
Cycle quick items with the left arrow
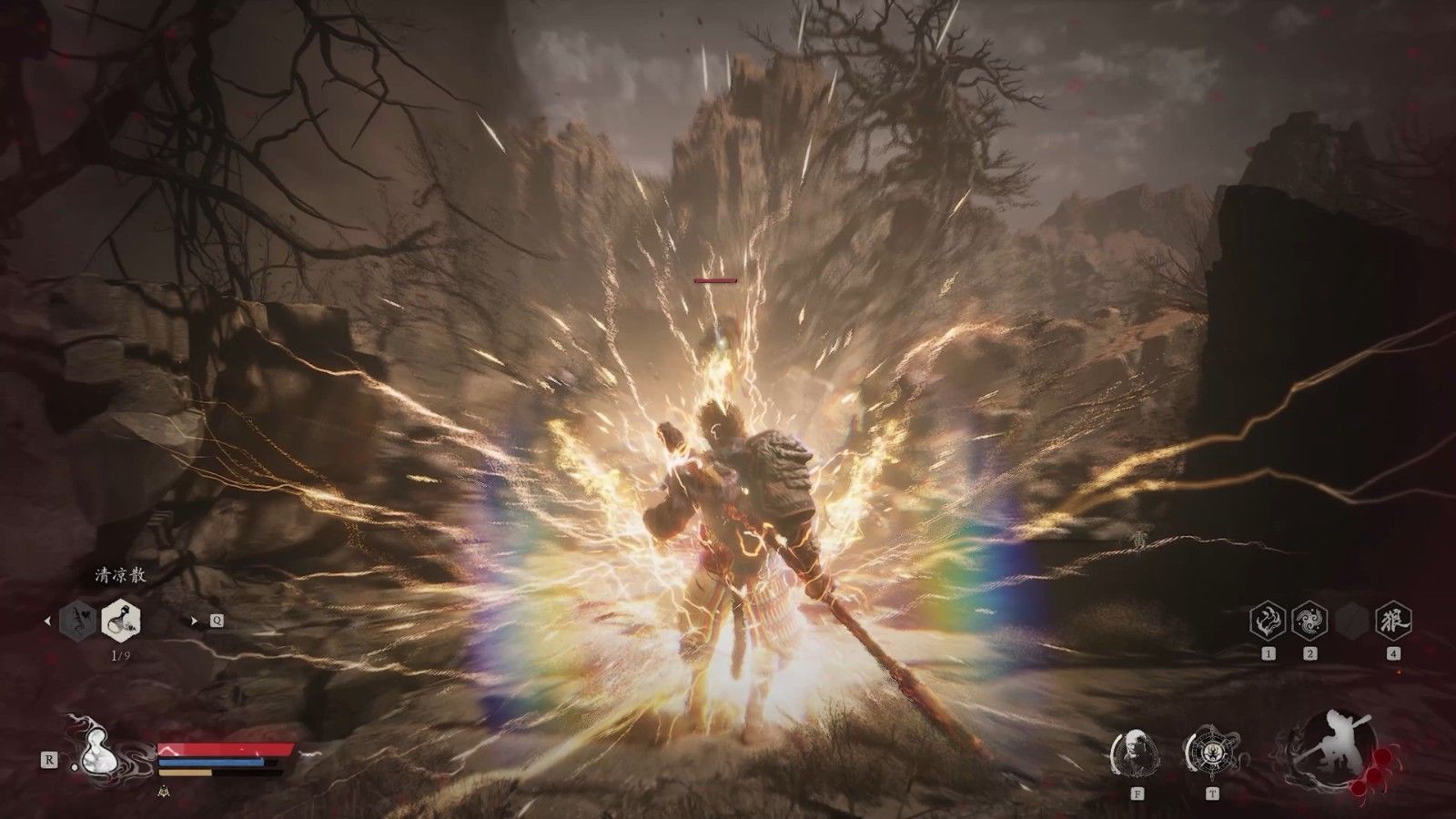[x=48, y=622]
